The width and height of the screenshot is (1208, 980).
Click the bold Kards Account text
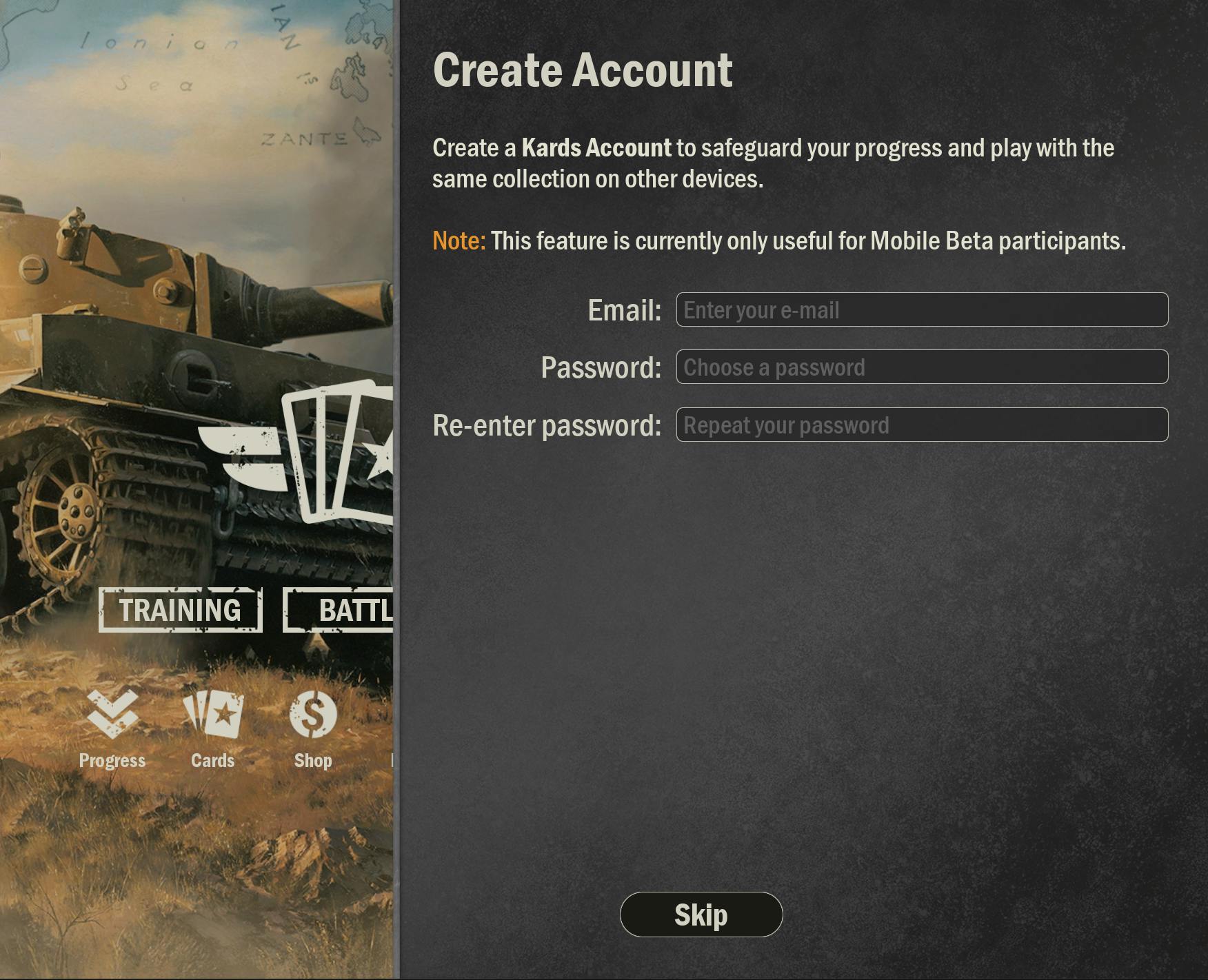(x=596, y=147)
